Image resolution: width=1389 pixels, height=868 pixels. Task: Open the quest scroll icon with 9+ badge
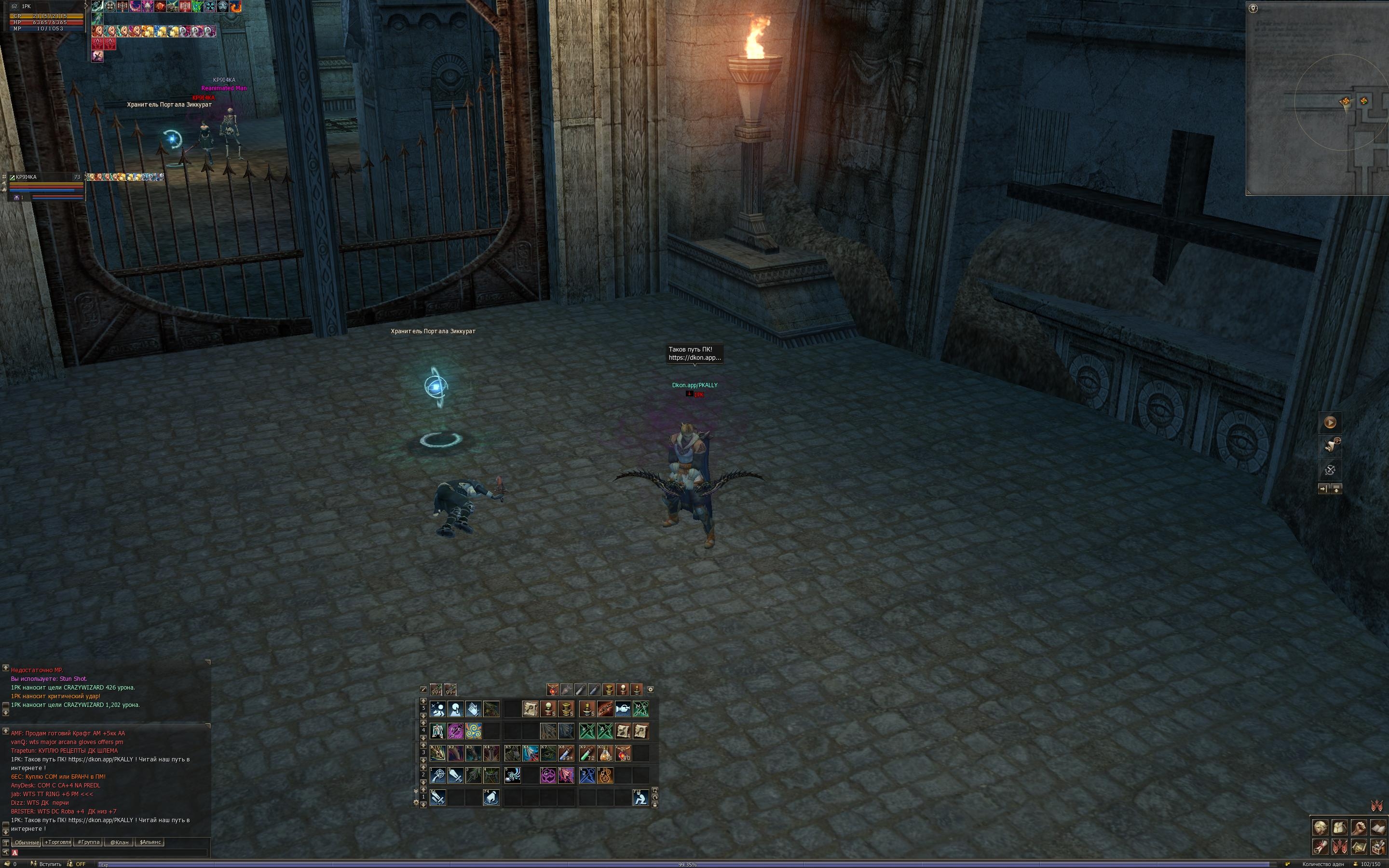pos(1330,445)
